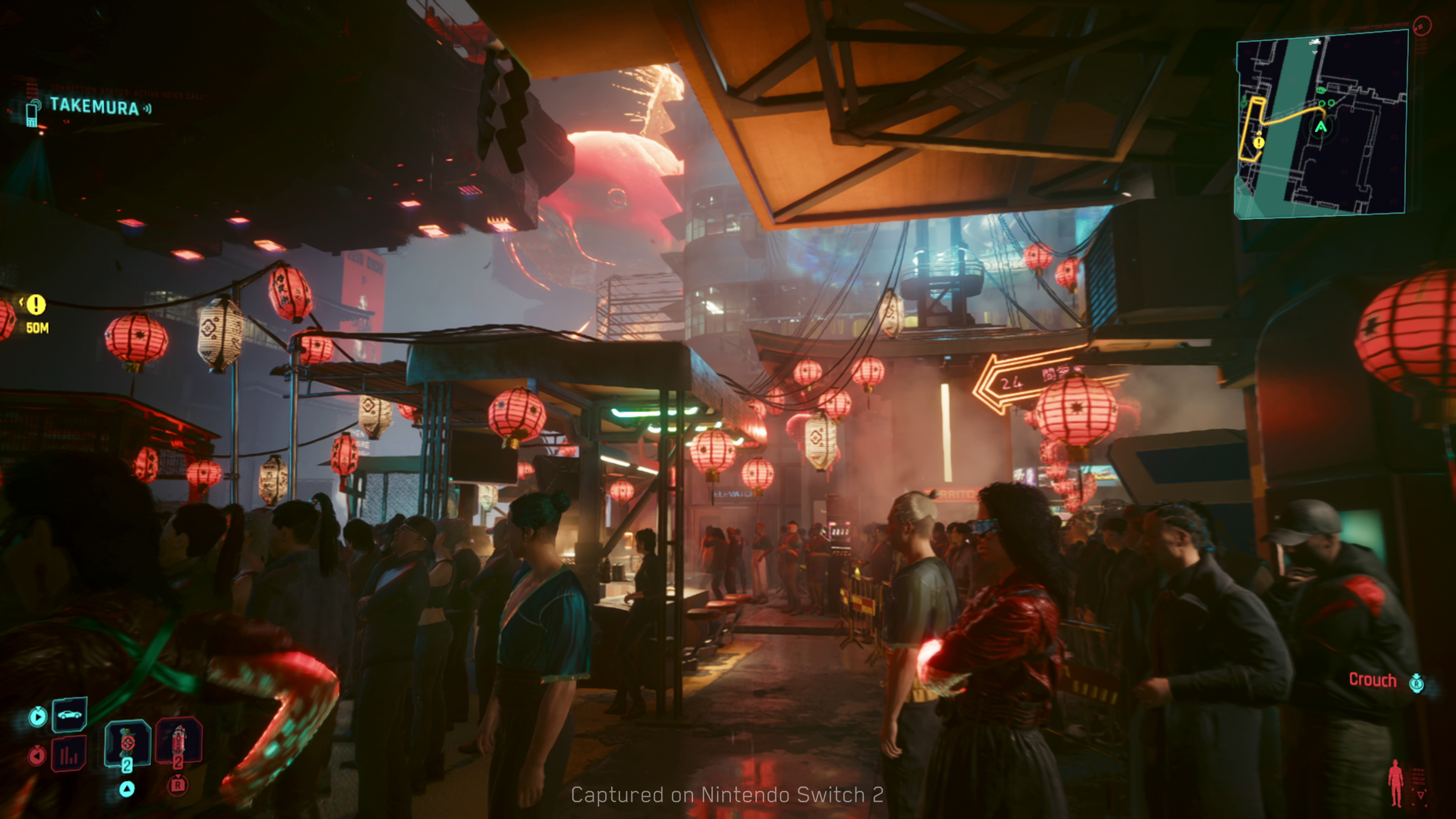Open the minimap in the corner
The width and height of the screenshot is (1456, 819).
tap(1320, 124)
